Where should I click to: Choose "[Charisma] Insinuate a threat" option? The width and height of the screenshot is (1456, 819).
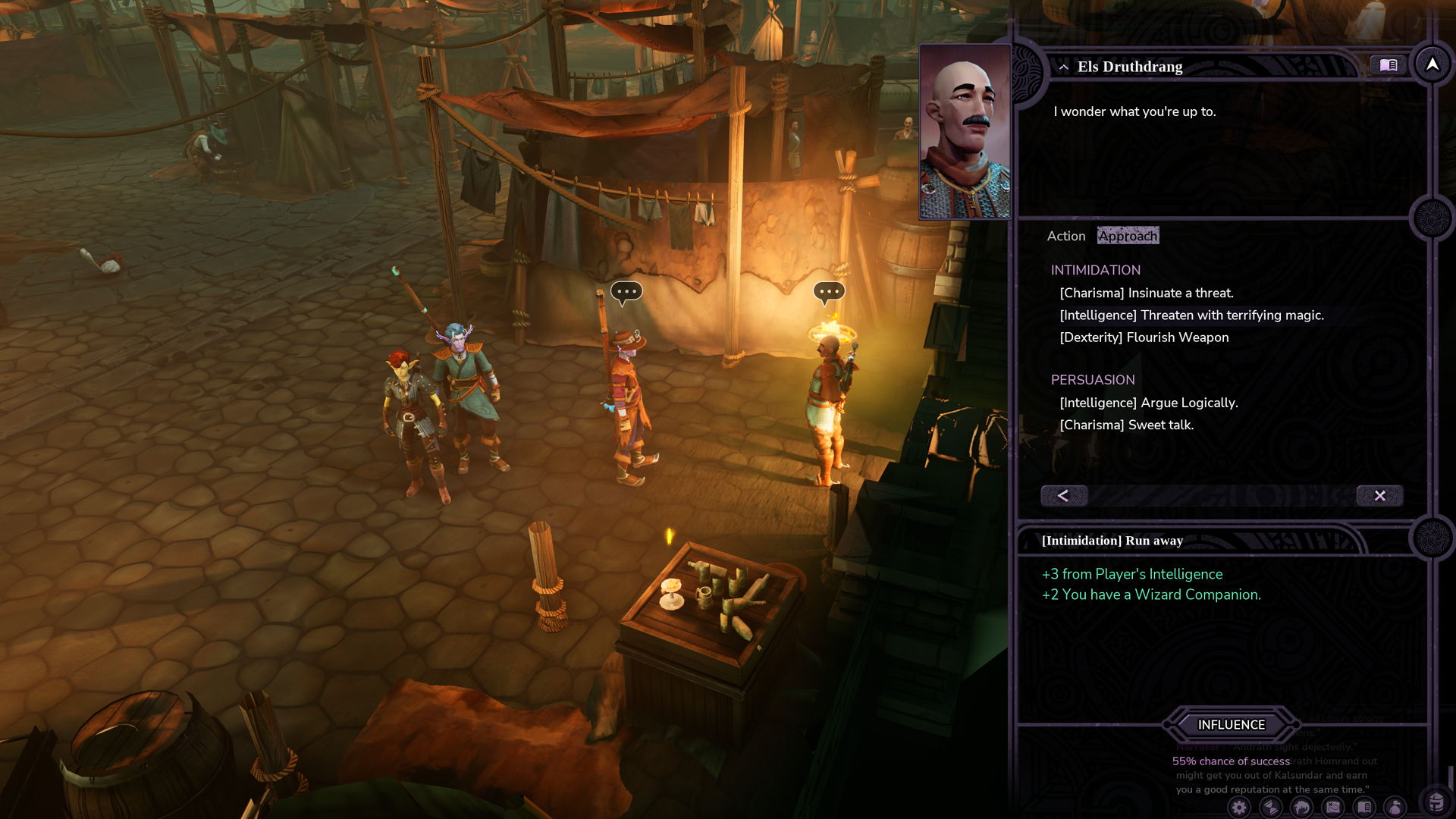coord(1146,293)
